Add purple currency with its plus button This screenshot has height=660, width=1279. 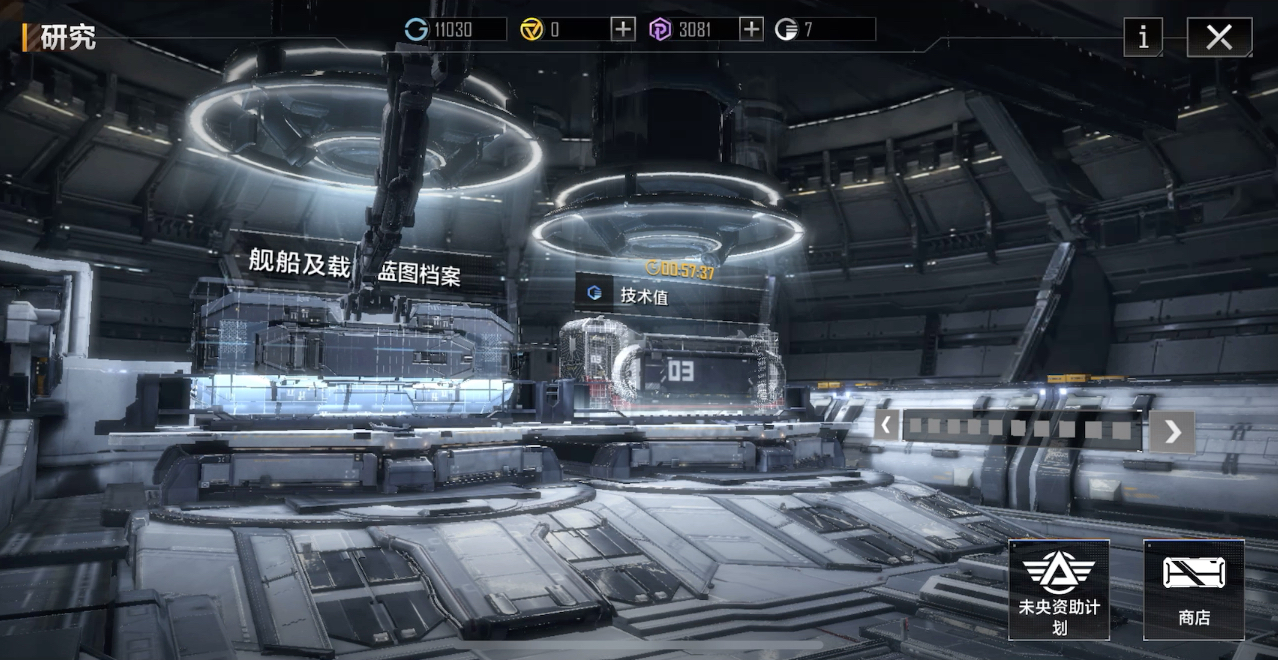[751, 29]
